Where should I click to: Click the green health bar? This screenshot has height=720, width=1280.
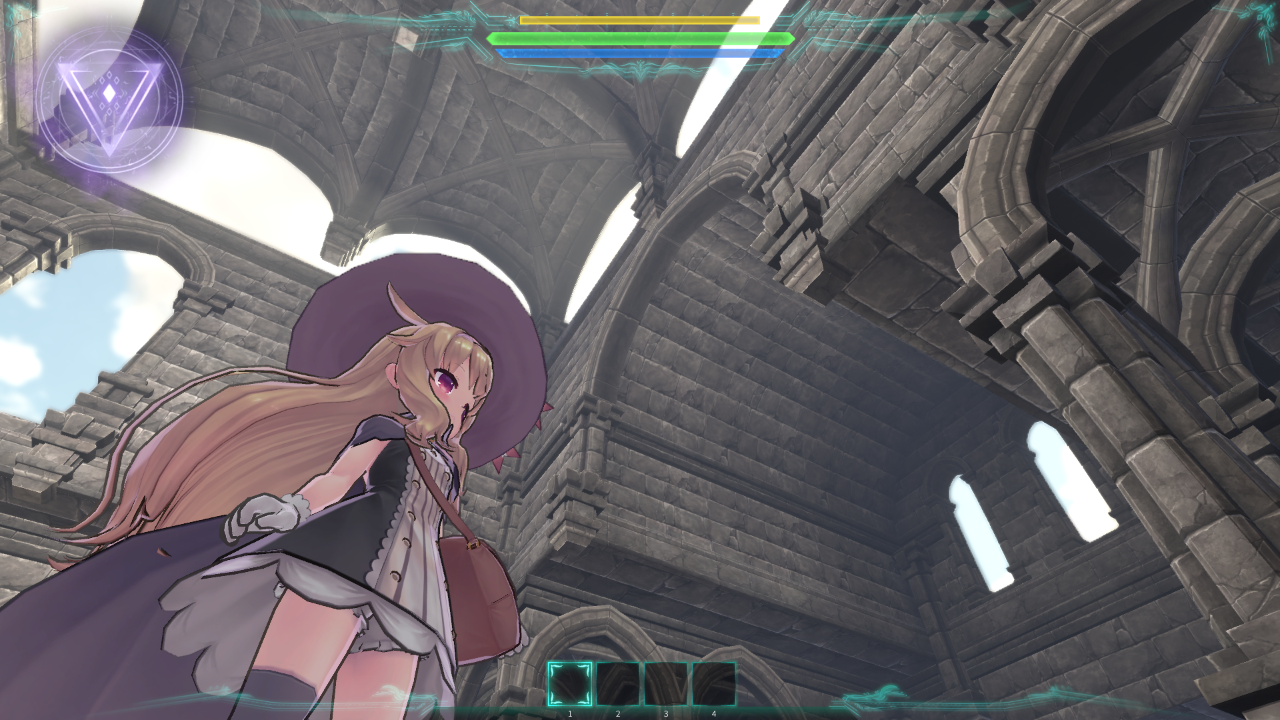[638, 37]
